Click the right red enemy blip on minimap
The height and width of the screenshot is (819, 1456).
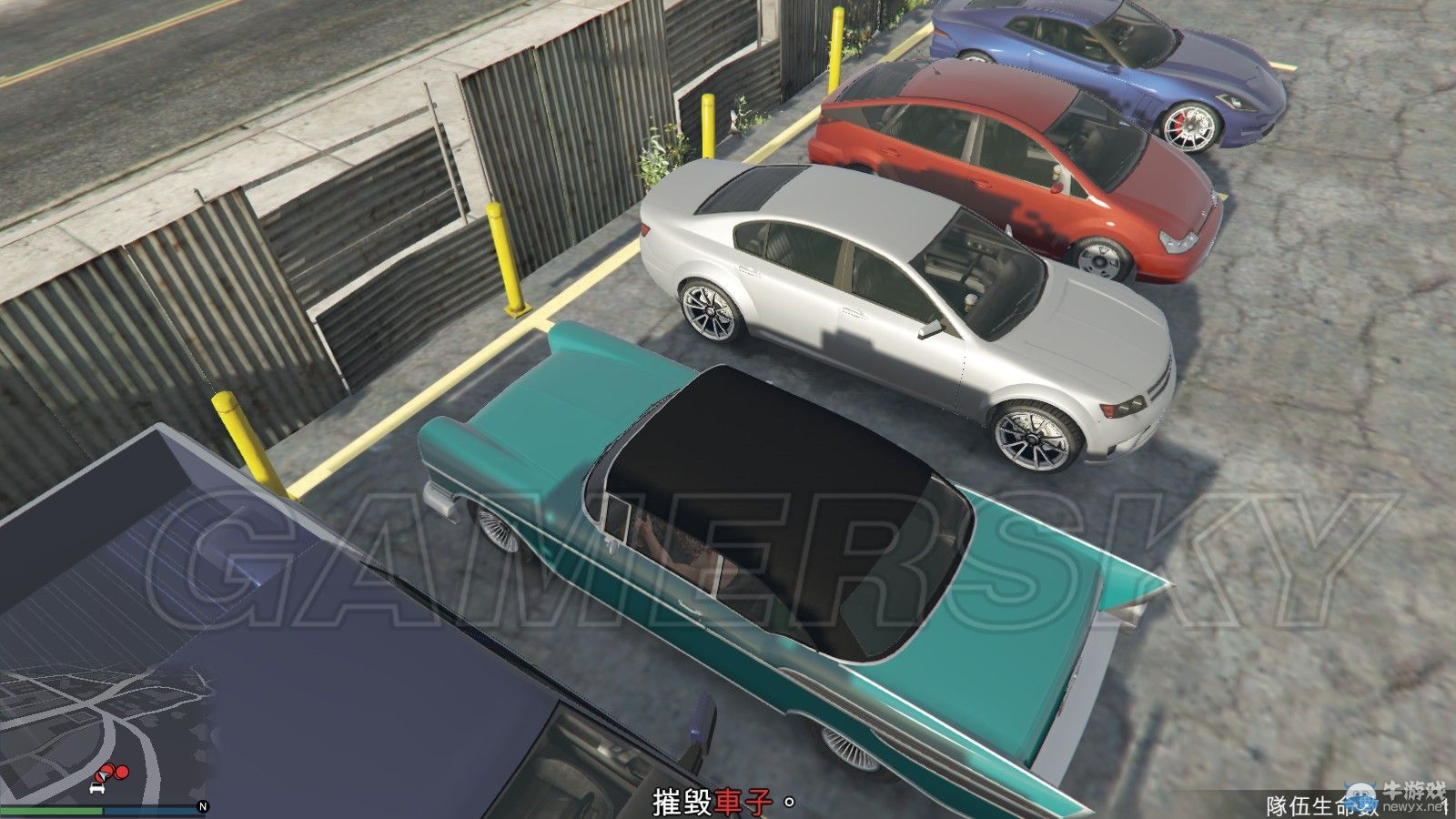coord(121,772)
